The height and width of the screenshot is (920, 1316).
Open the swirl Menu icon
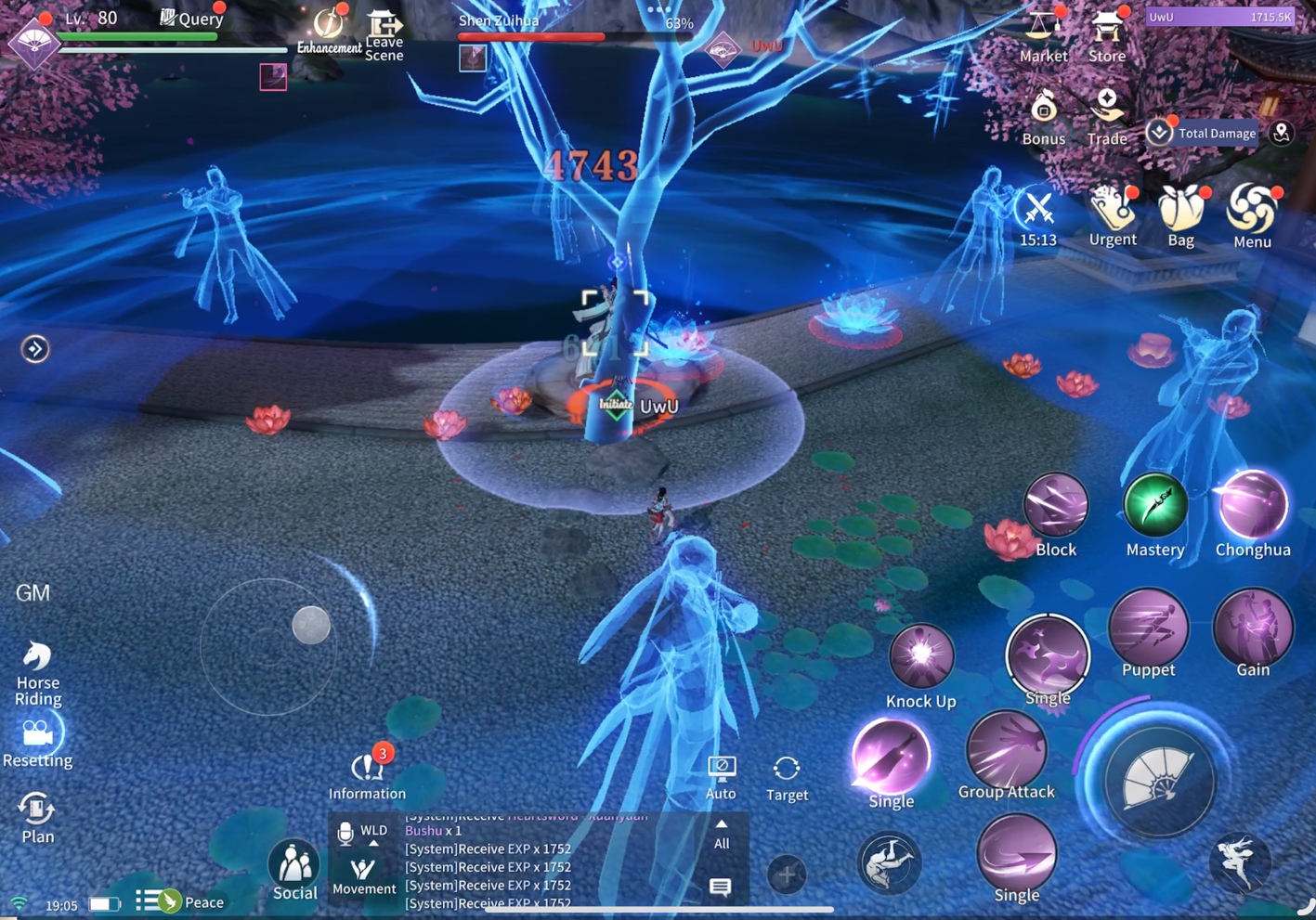coord(1251,214)
